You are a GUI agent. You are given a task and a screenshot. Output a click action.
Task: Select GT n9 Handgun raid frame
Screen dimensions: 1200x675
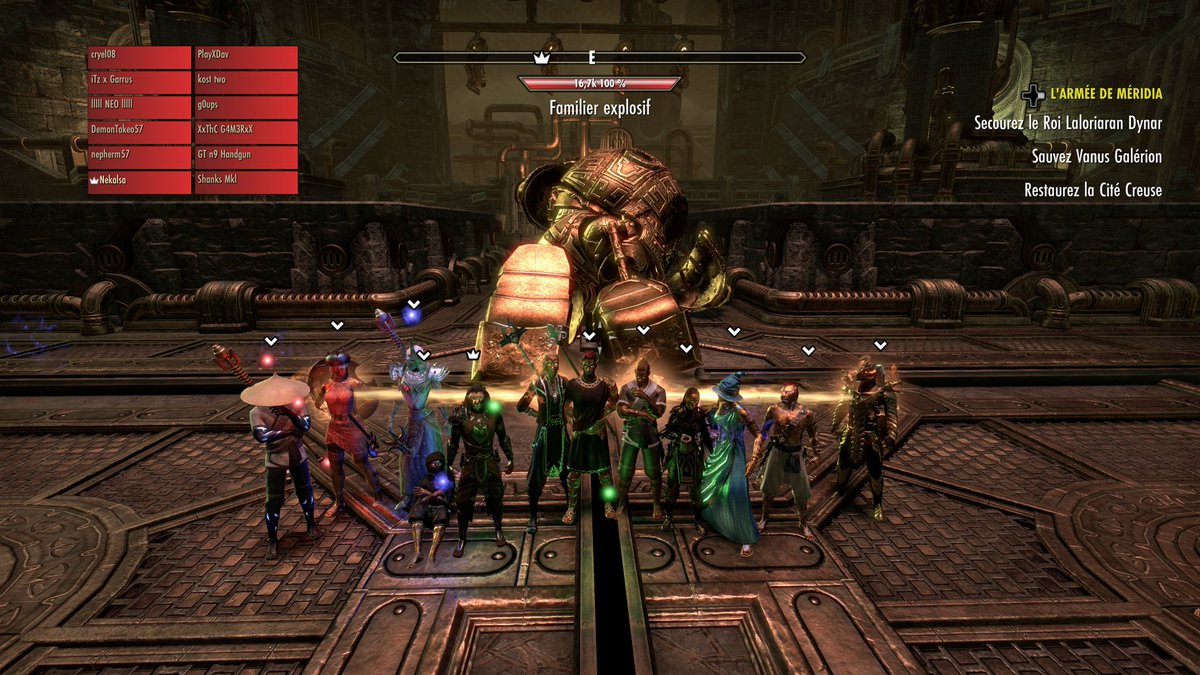coord(246,157)
